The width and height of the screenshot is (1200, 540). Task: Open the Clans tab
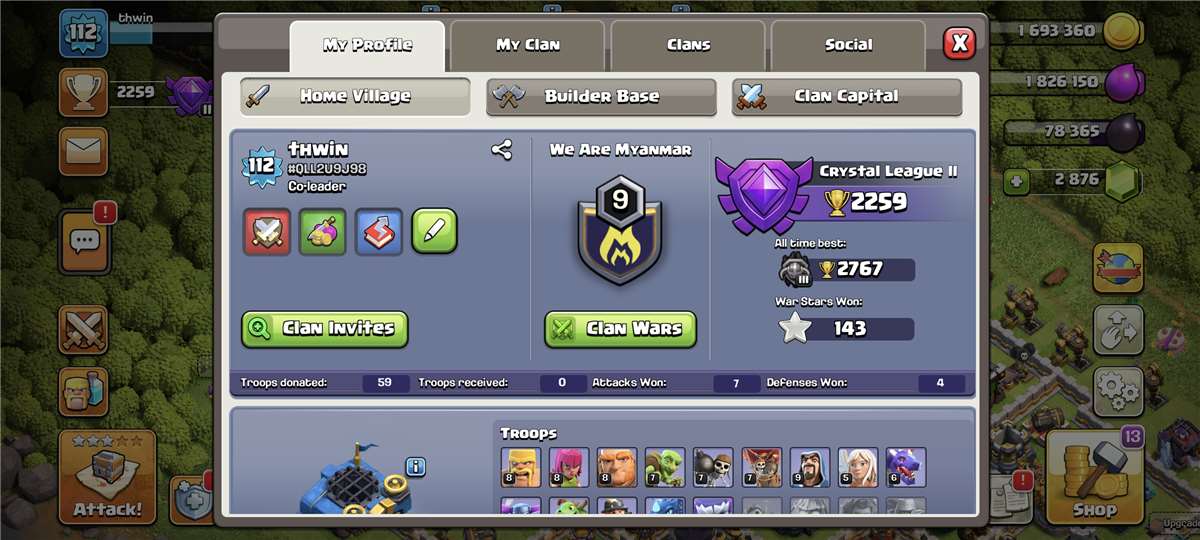click(x=688, y=45)
